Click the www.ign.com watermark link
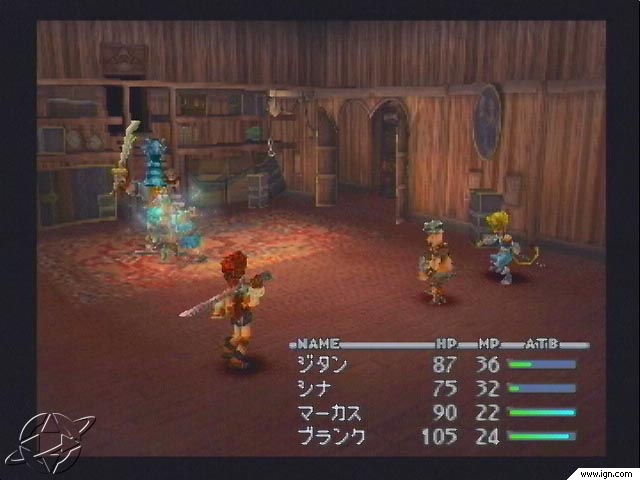Screen dimensions: 640x480 click(604, 469)
